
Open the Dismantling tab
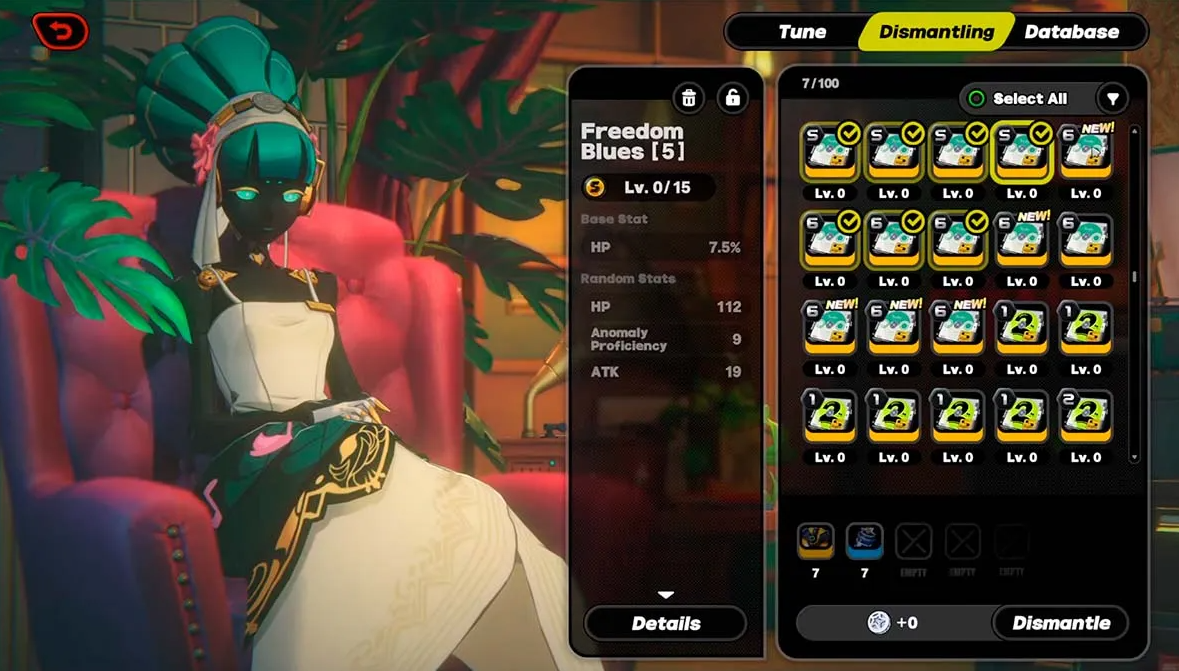pyautogui.click(x=936, y=32)
